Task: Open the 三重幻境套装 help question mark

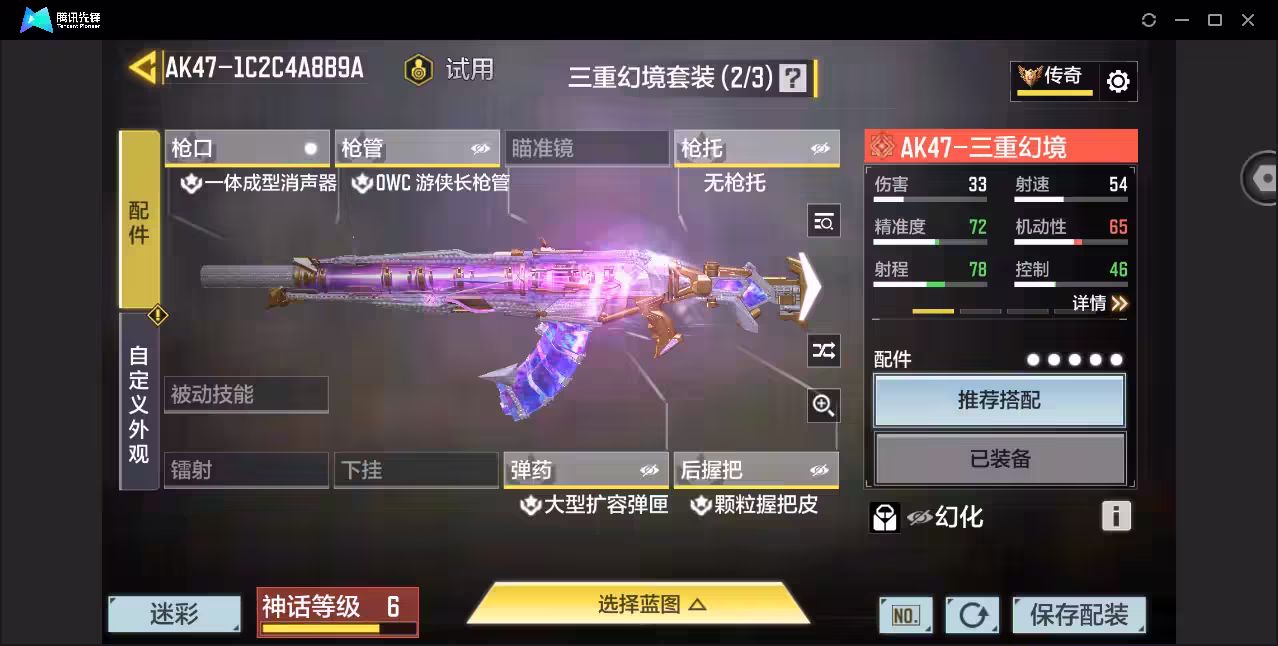Action: point(792,78)
